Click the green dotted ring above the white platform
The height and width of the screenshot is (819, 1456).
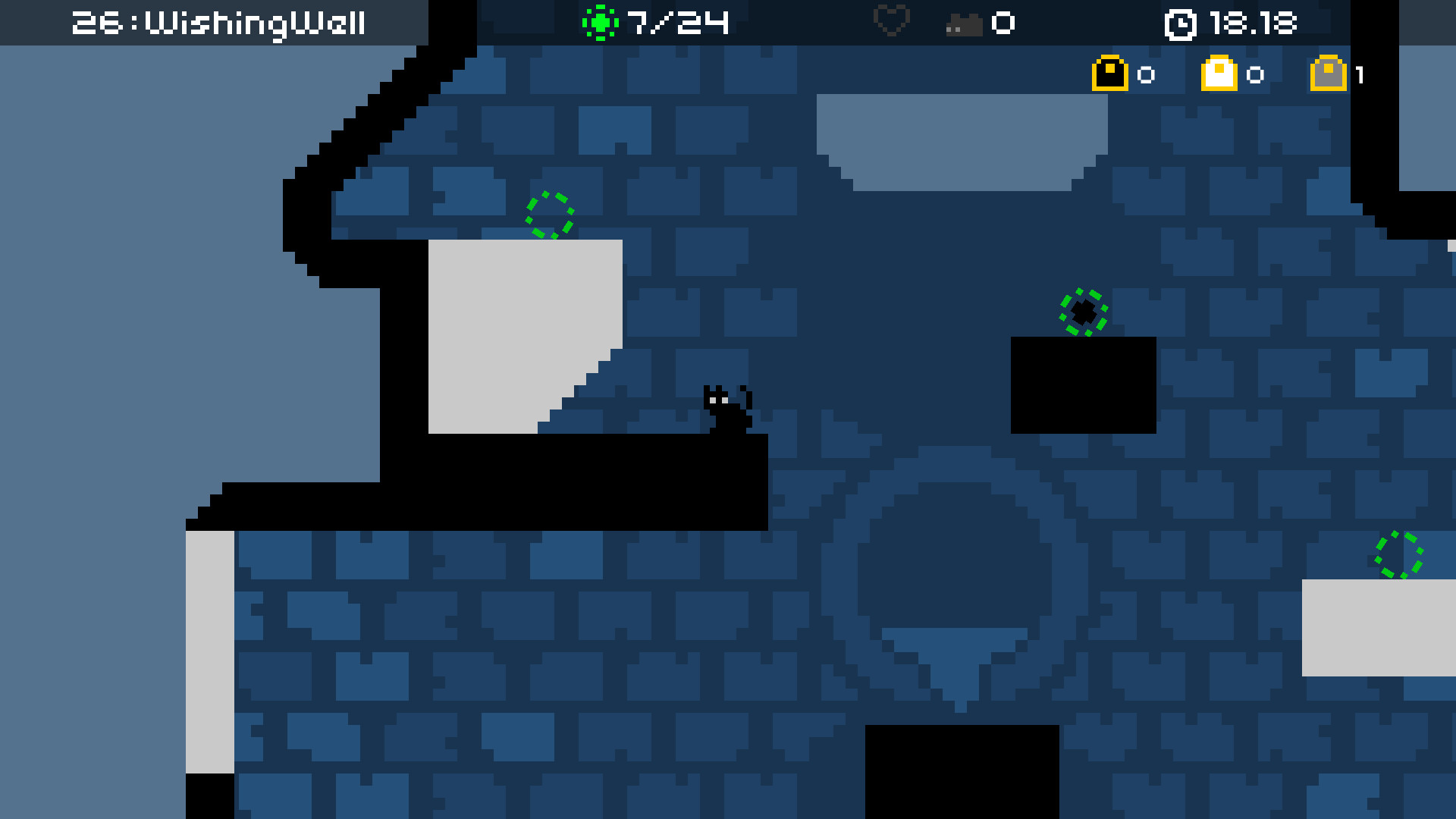(550, 215)
